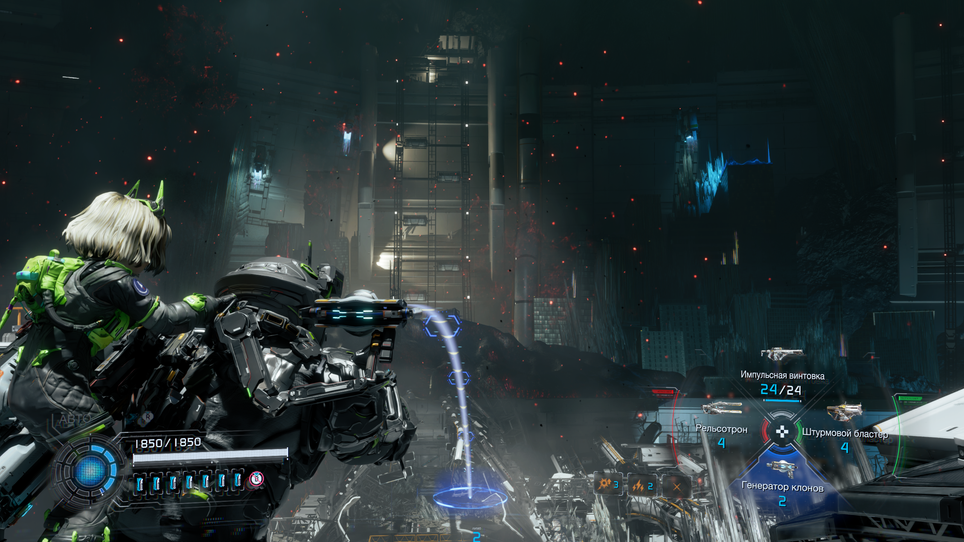964x542 pixels.
Task: Equip the Генератор клонов weapon
Action: tap(782, 468)
